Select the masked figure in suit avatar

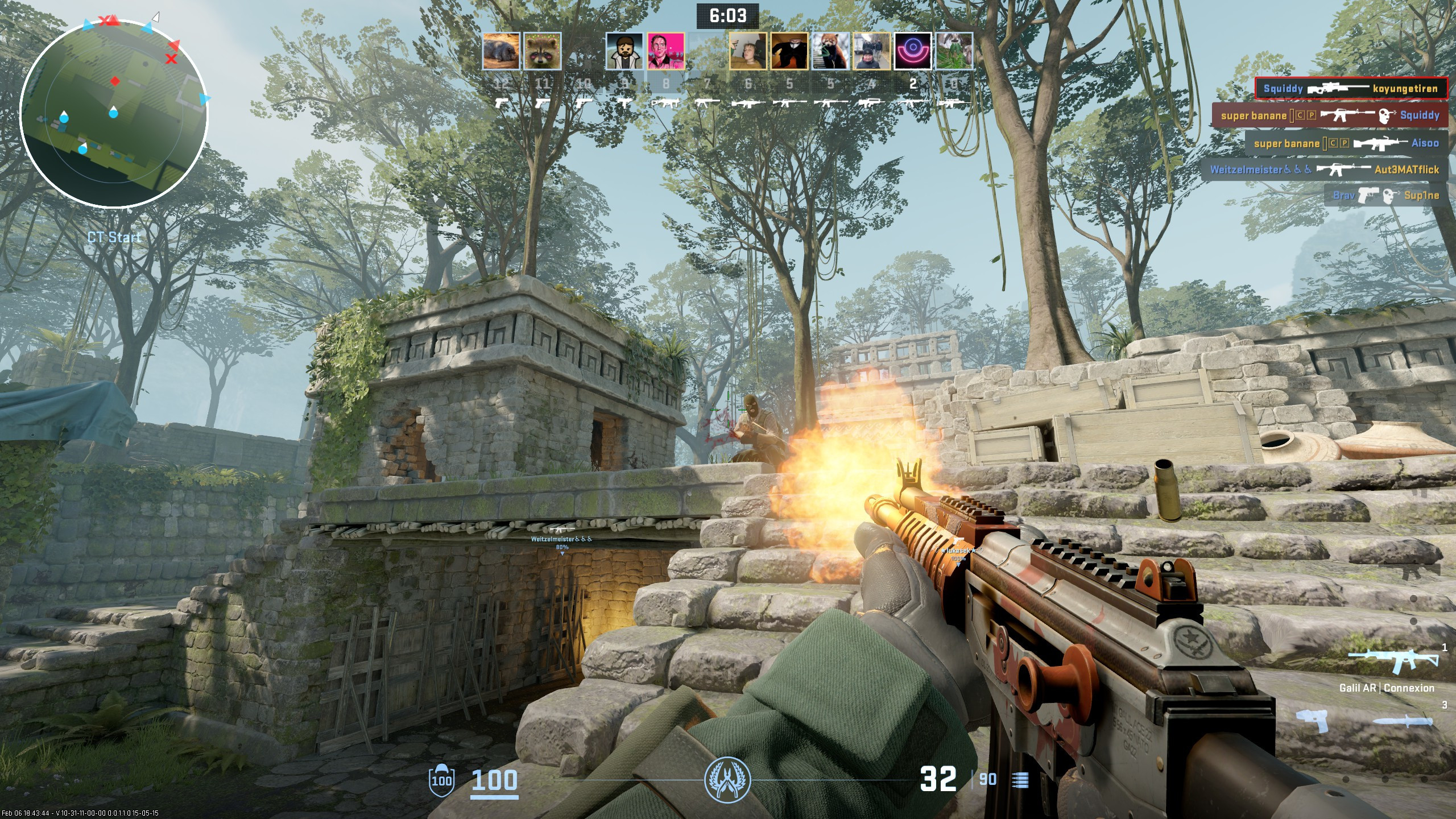[789, 51]
